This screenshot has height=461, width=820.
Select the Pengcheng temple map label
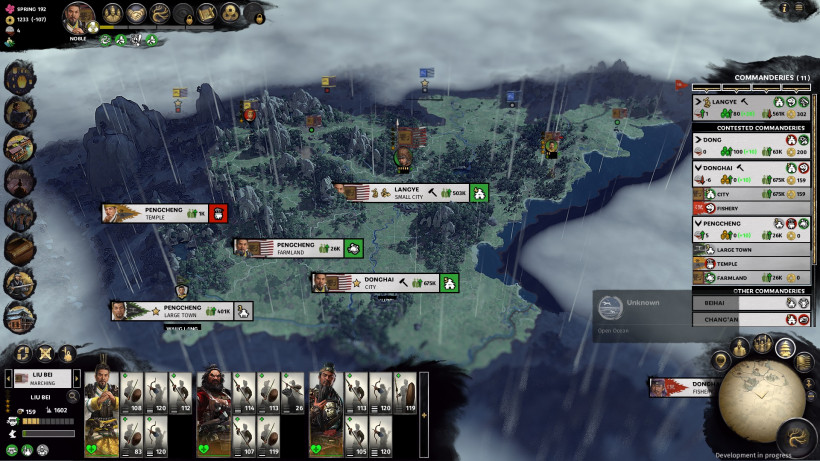pyautogui.click(x=160, y=213)
